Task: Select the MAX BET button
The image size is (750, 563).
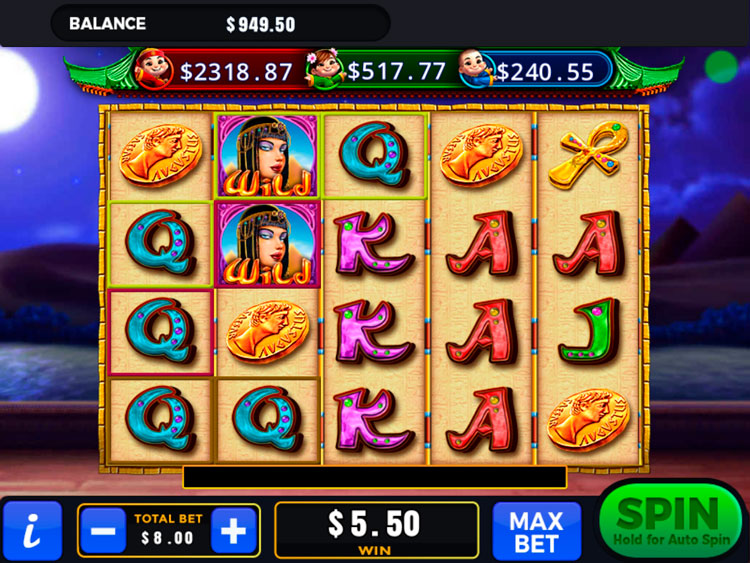Action: (x=536, y=531)
